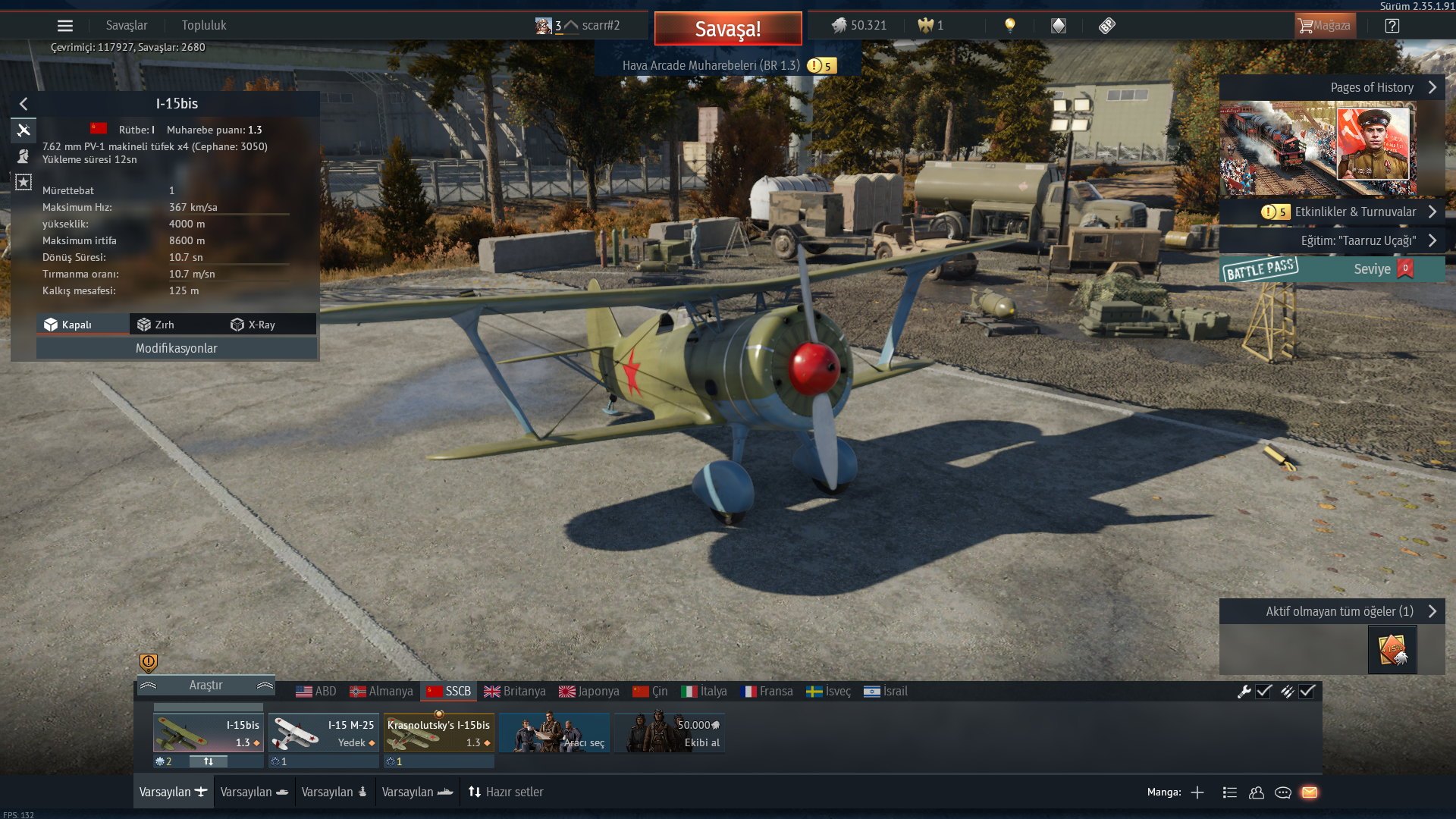Viewport: 1456px width, 819px height.
Task: Open the Modifikasyonlar panel
Action: [176, 348]
